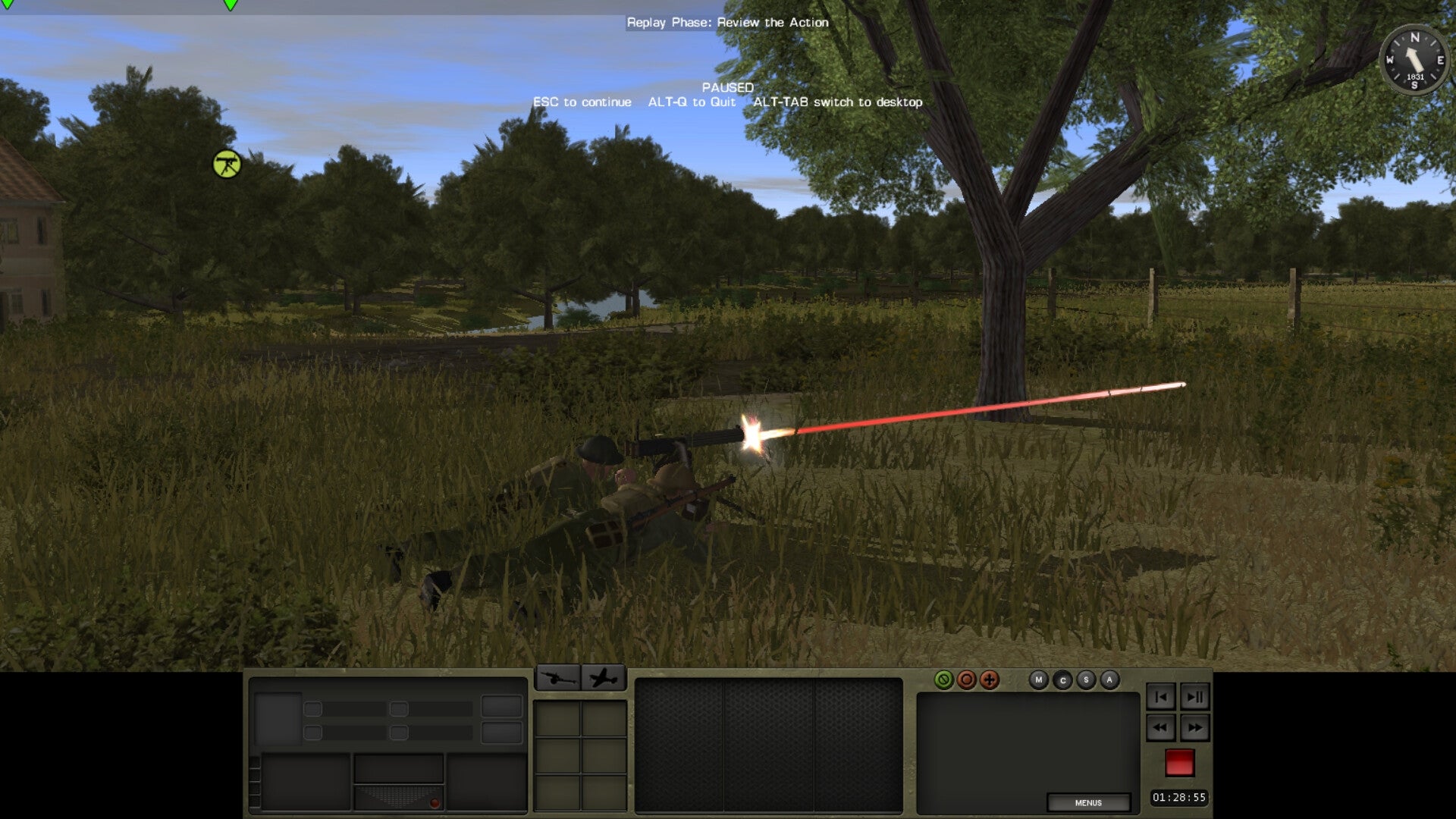1456x819 pixels.
Task: Toggle the A command group button
Action: point(1109,681)
